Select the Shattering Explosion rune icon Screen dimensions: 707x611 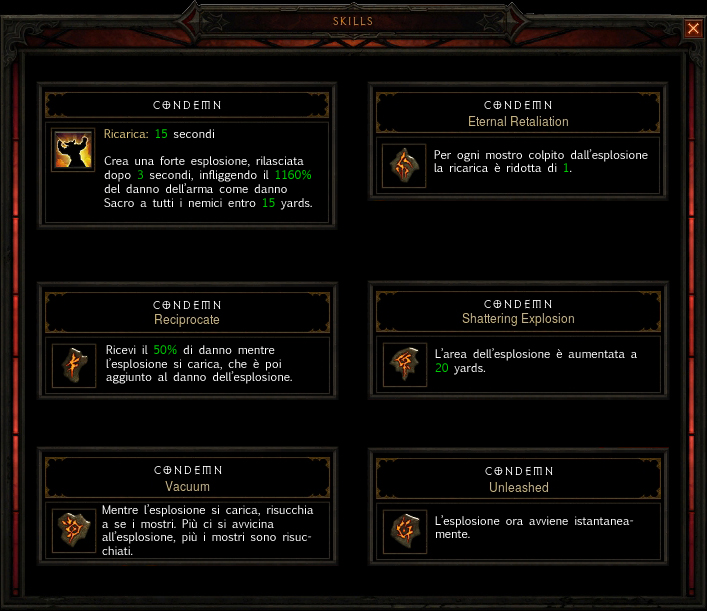(405, 365)
